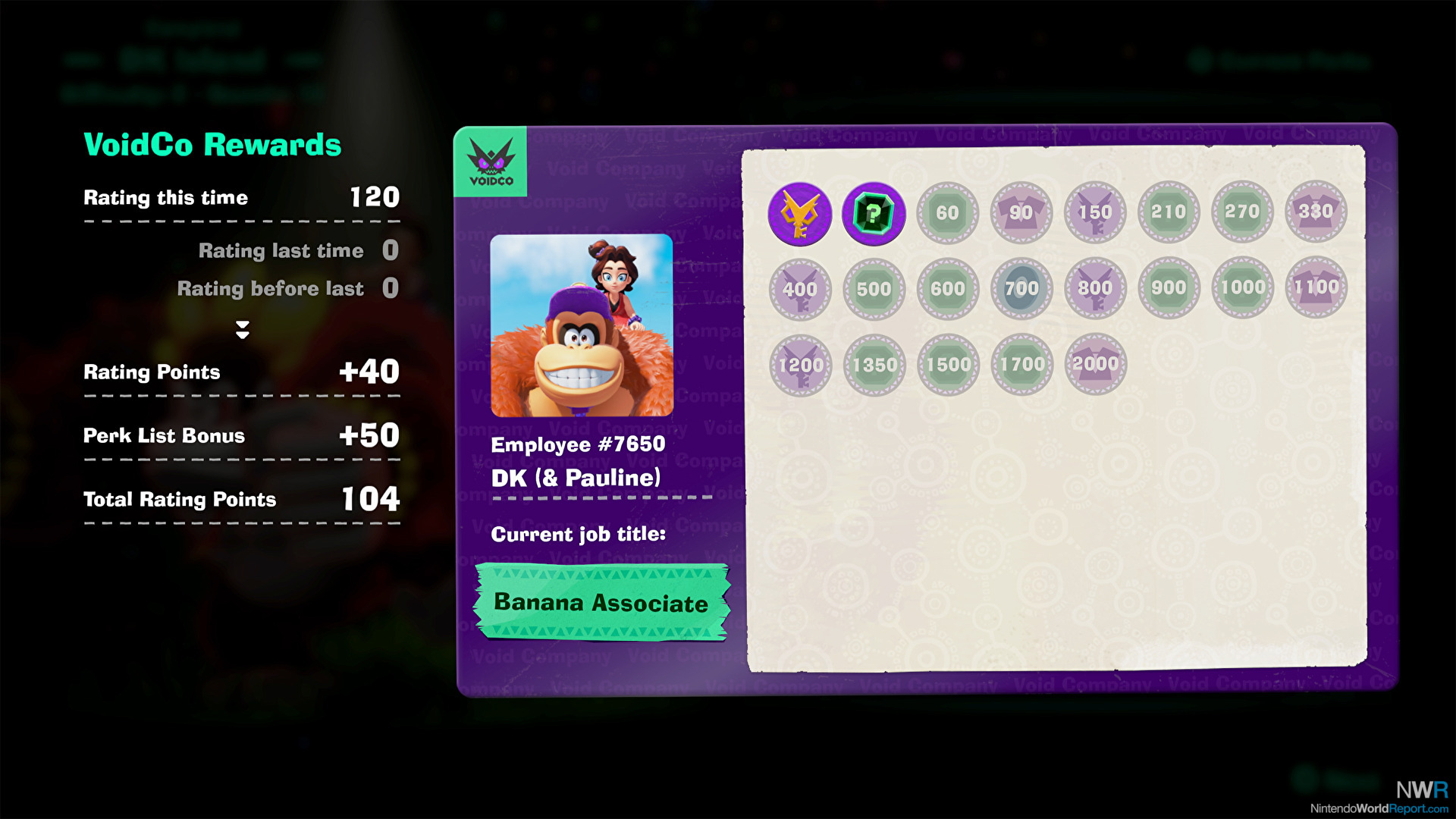Pick the 2000 rating reward stamp
This screenshot has height=819, width=1456.
point(1096,364)
